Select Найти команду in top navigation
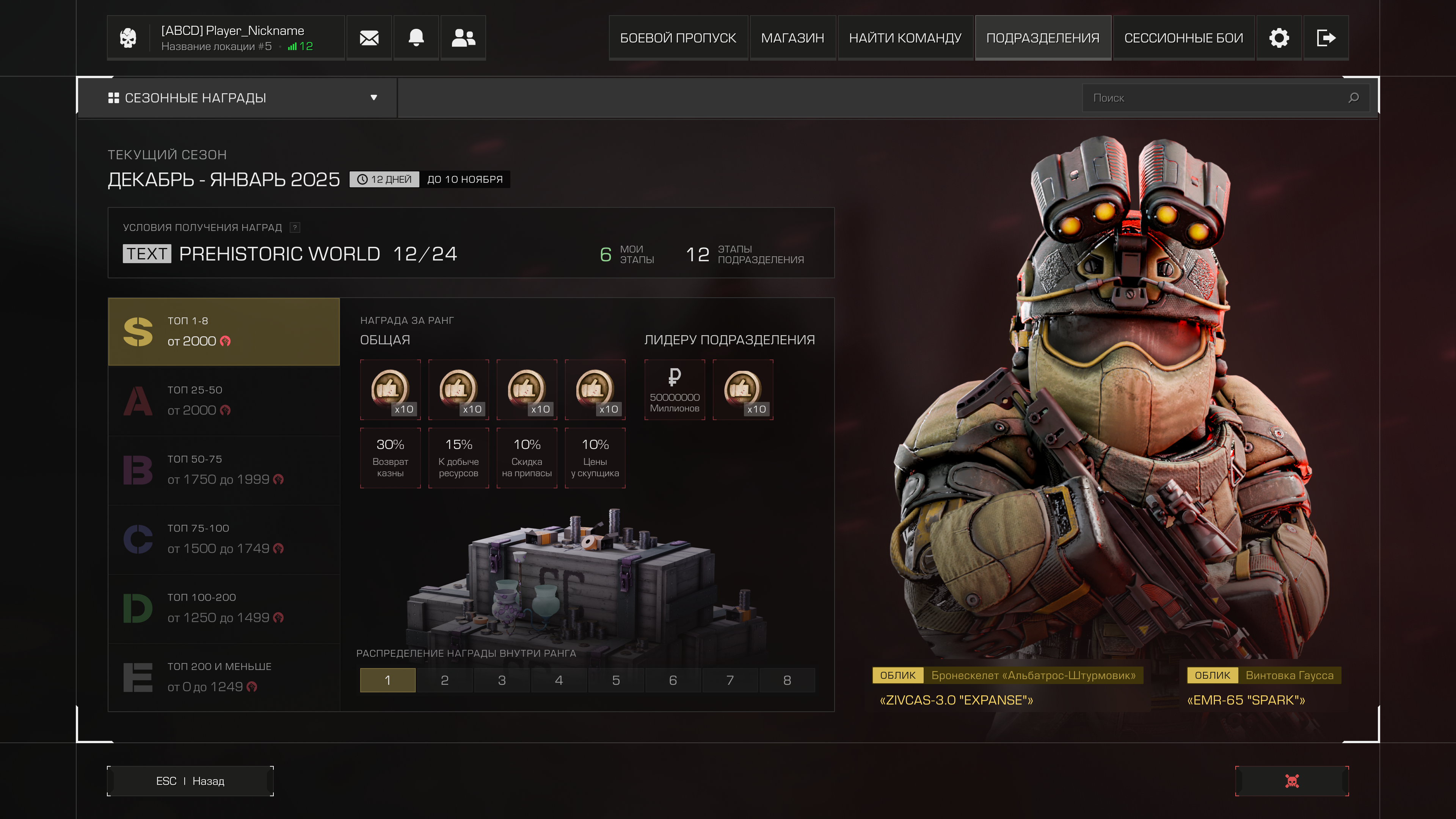This screenshot has height=819, width=1456. pyautogui.click(x=905, y=38)
